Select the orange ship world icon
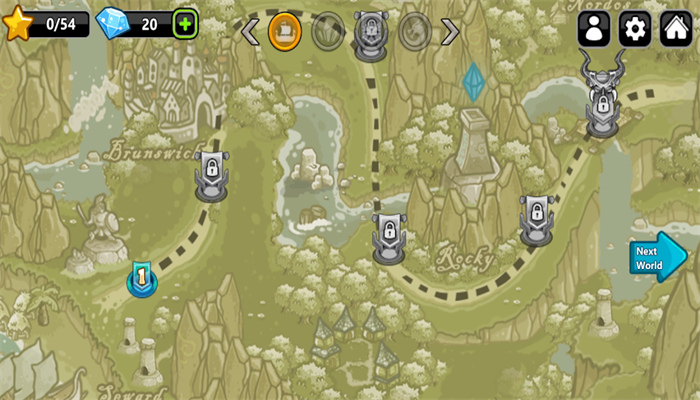Screen dimensions: 700x400 pyautogui.click(x=285, y=32)
